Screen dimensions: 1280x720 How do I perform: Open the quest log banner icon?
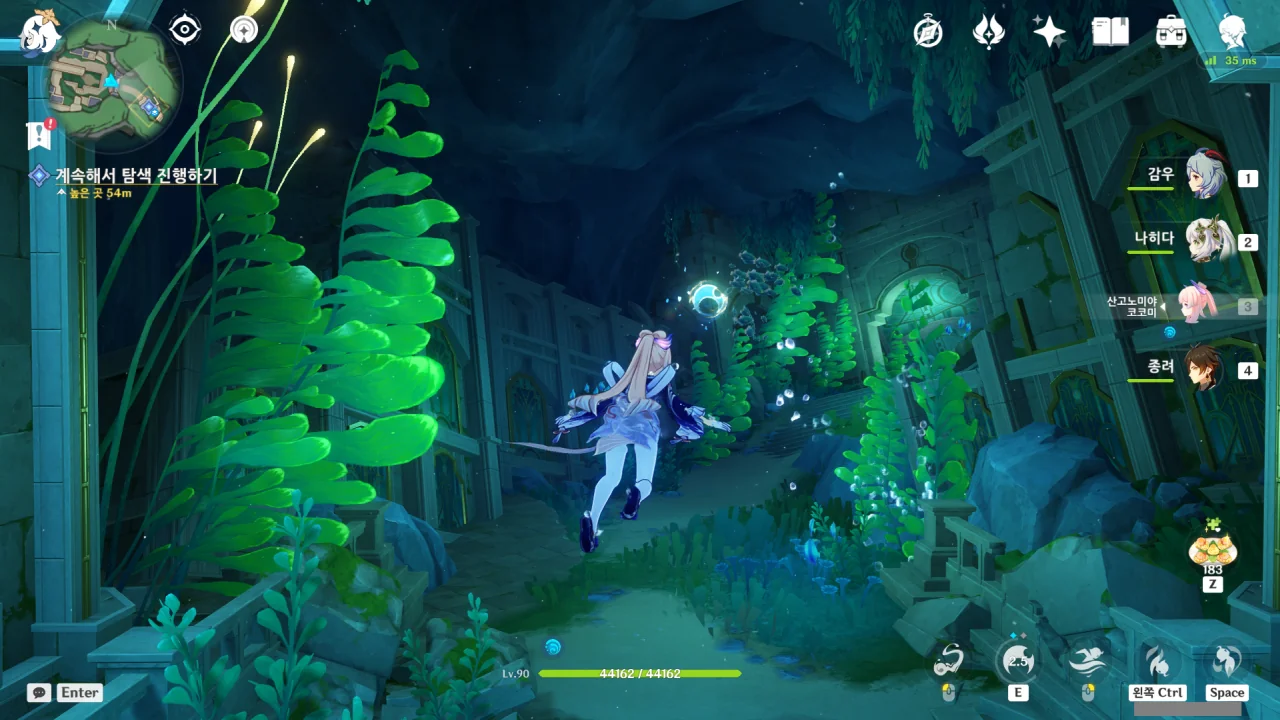click(40, 134)
